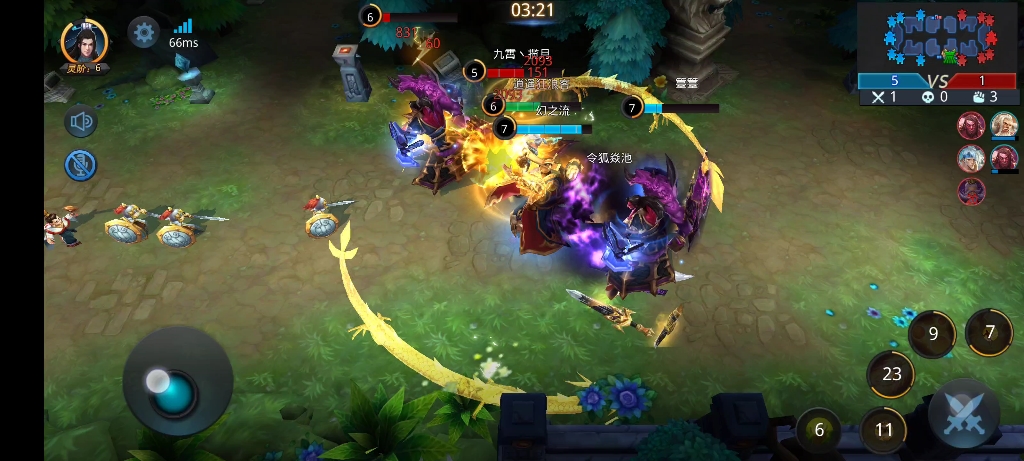Viewport: 1024px width, 461px height.
Task: Toggle the speaker sound button
Action: click(81, 122)
